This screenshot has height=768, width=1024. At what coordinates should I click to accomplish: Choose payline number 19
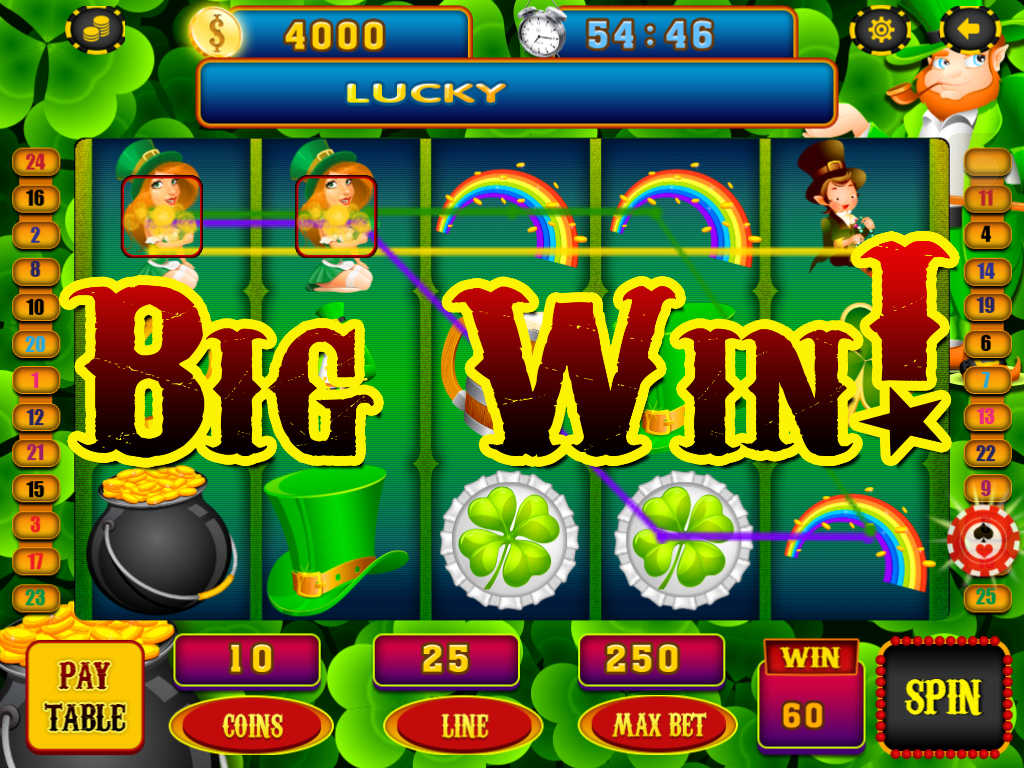pos(987,306)
